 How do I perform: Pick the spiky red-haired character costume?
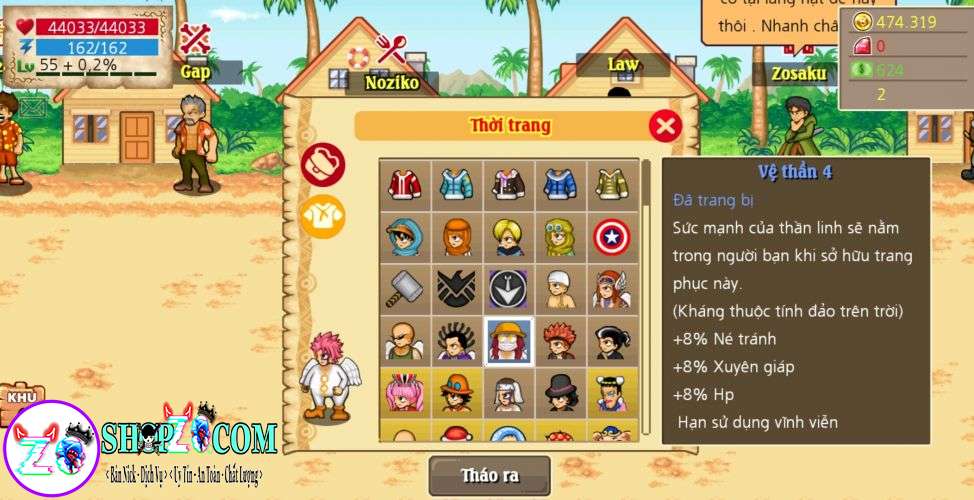[560, 342]
